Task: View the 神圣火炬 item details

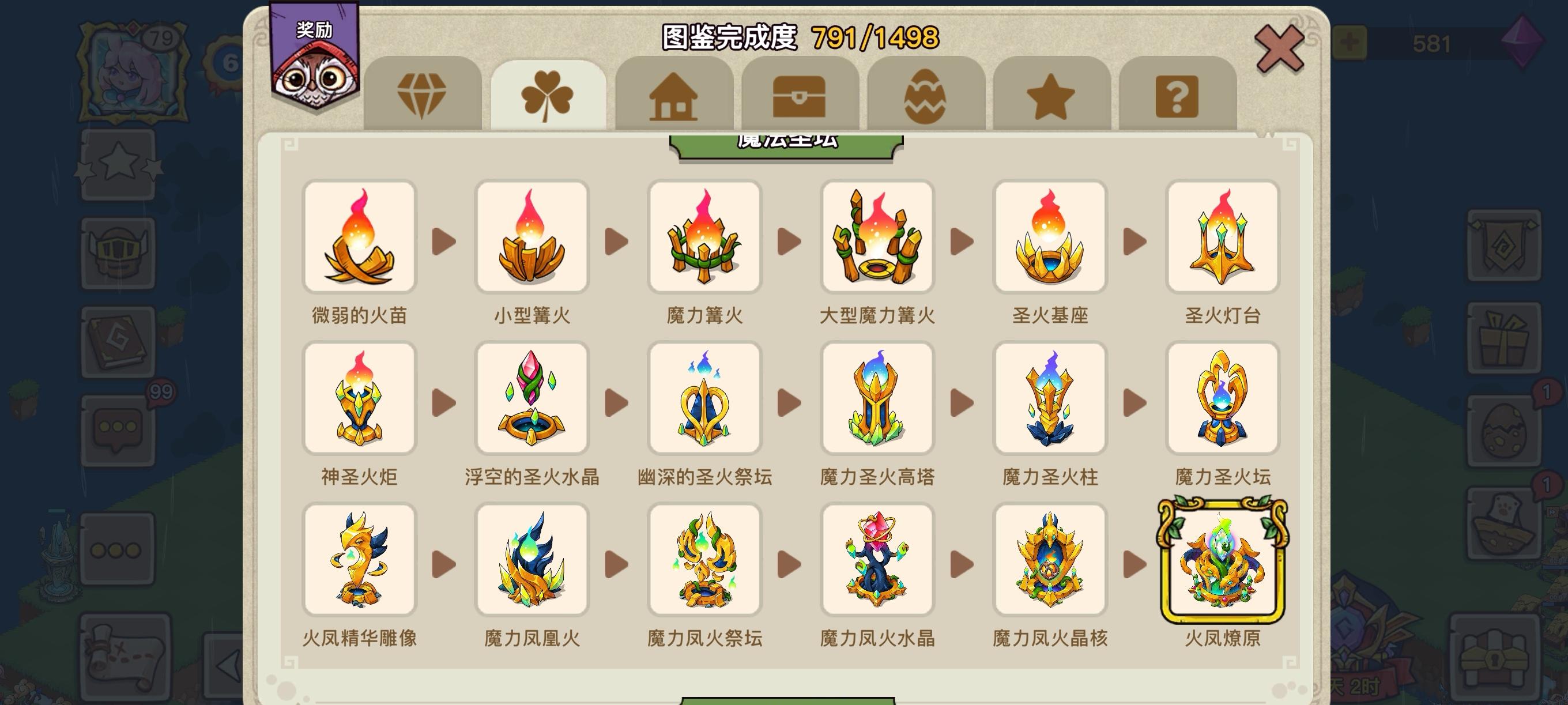Action: click(x=359, y=399)
